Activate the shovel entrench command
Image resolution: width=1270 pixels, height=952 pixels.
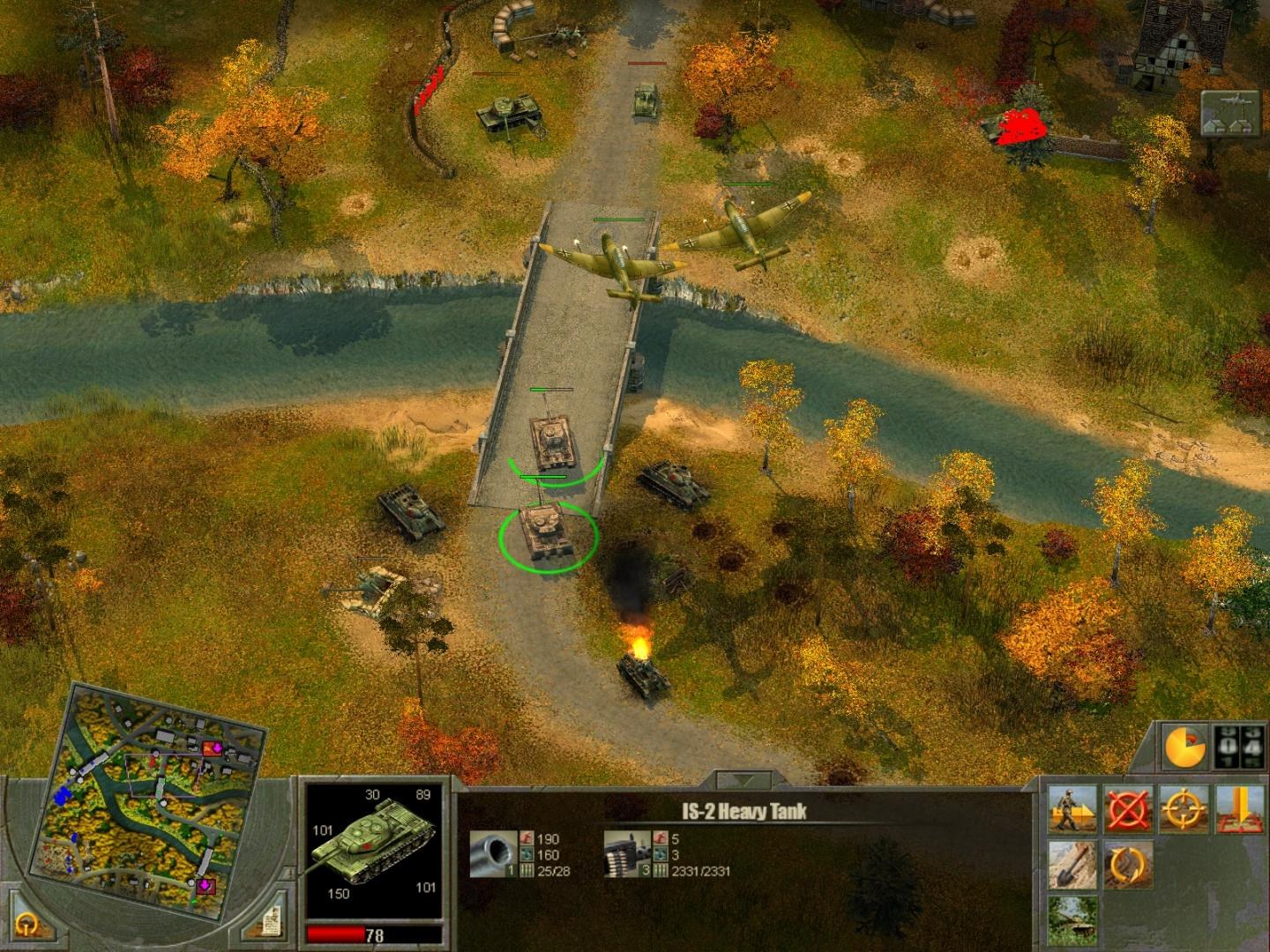[x=1073, y=865]
